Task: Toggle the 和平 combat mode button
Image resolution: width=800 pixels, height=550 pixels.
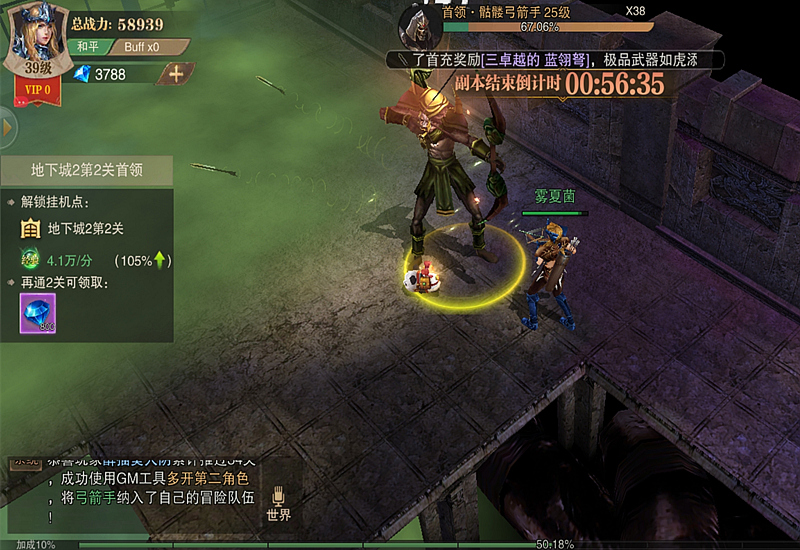Action: [x=88, y=47]
